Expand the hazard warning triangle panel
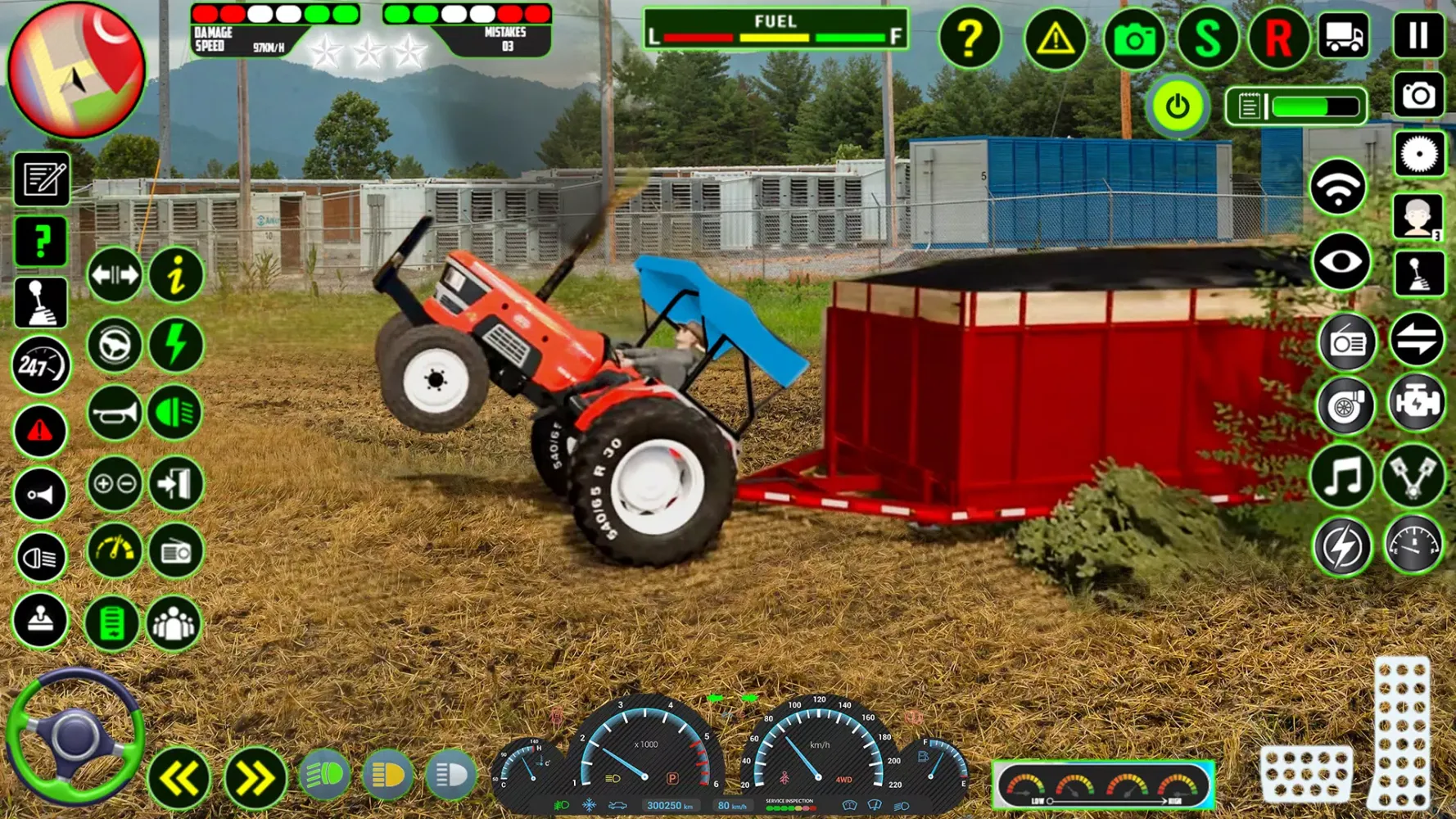Image resolution: width=1456 pixels, height=819 pixels. point(1055,38)
